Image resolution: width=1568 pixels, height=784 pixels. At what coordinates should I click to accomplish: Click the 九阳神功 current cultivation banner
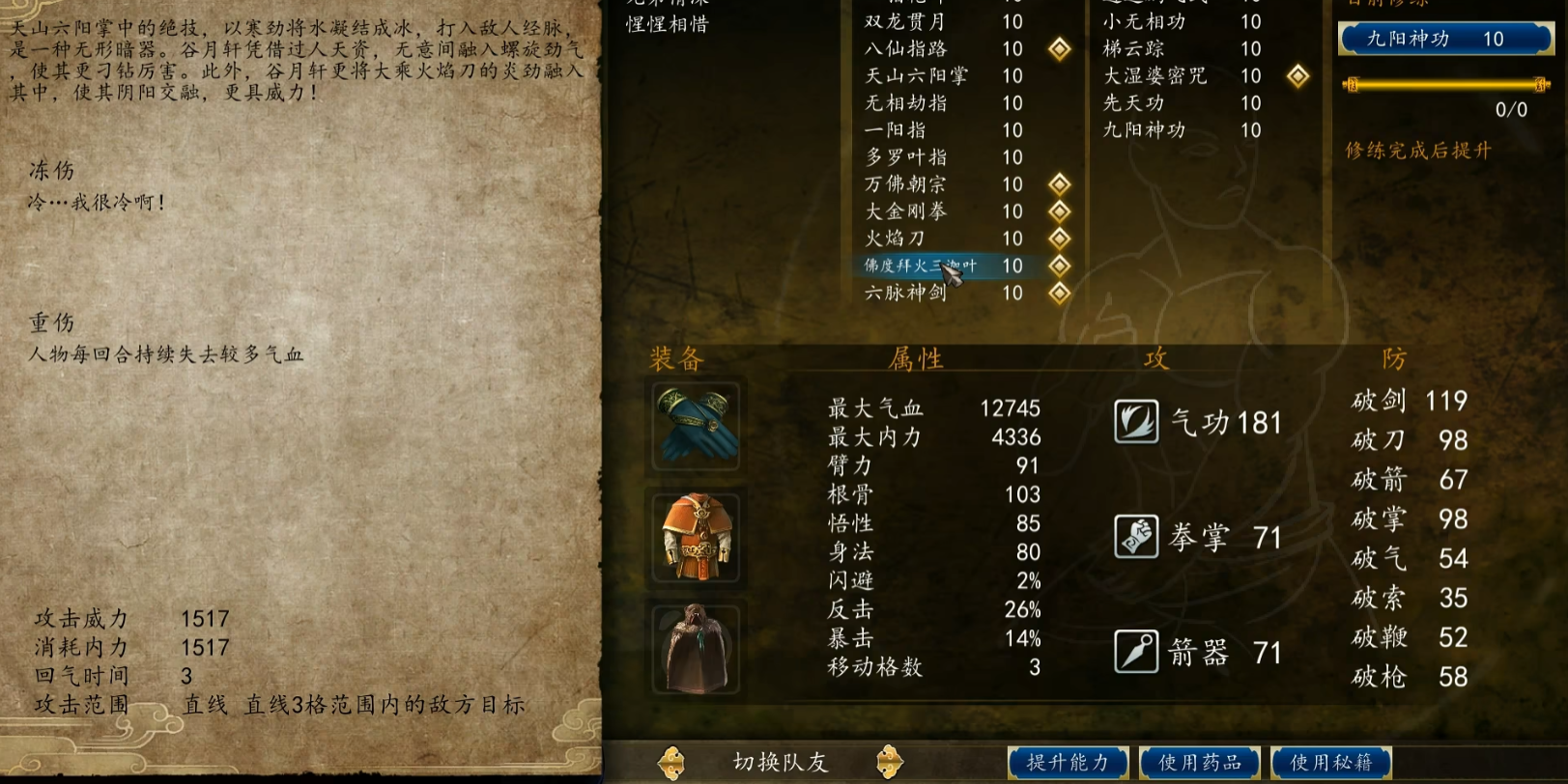pos(1445,38)
